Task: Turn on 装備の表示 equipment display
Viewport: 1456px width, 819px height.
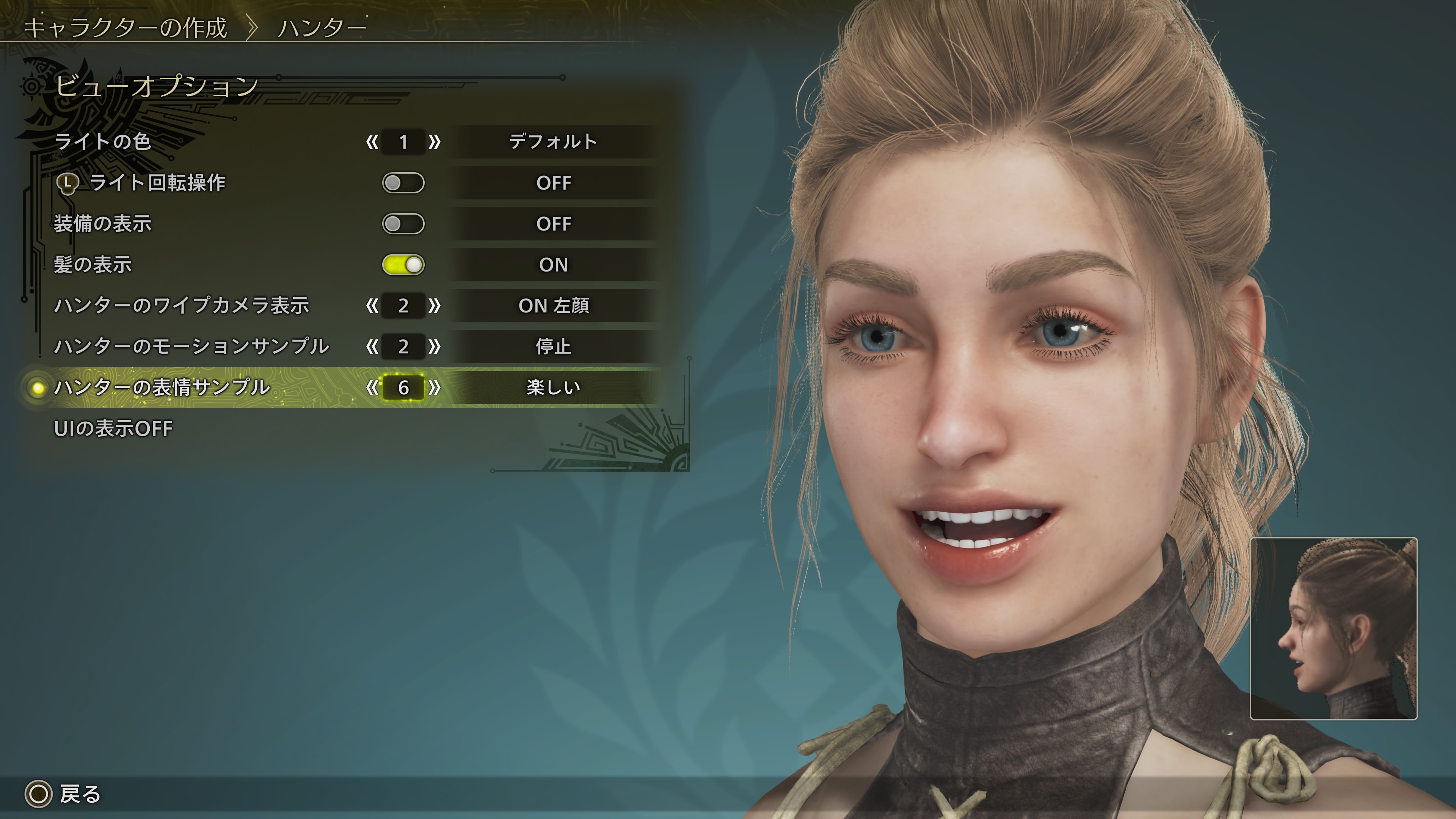Action: pyautogui.click(x=403, y=224)
